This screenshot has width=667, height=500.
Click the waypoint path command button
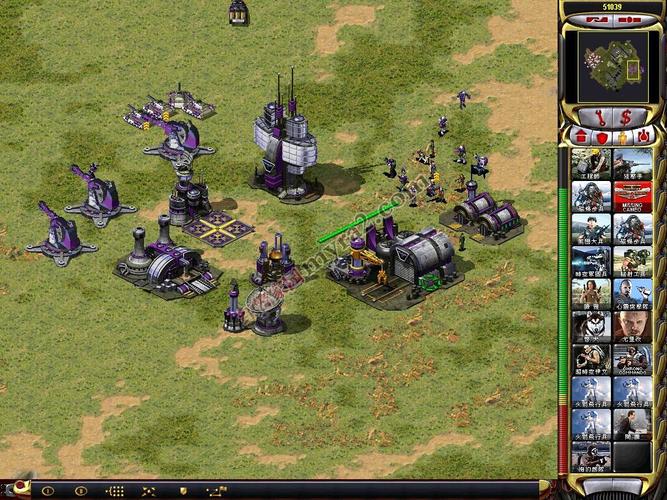click(215, 491)
